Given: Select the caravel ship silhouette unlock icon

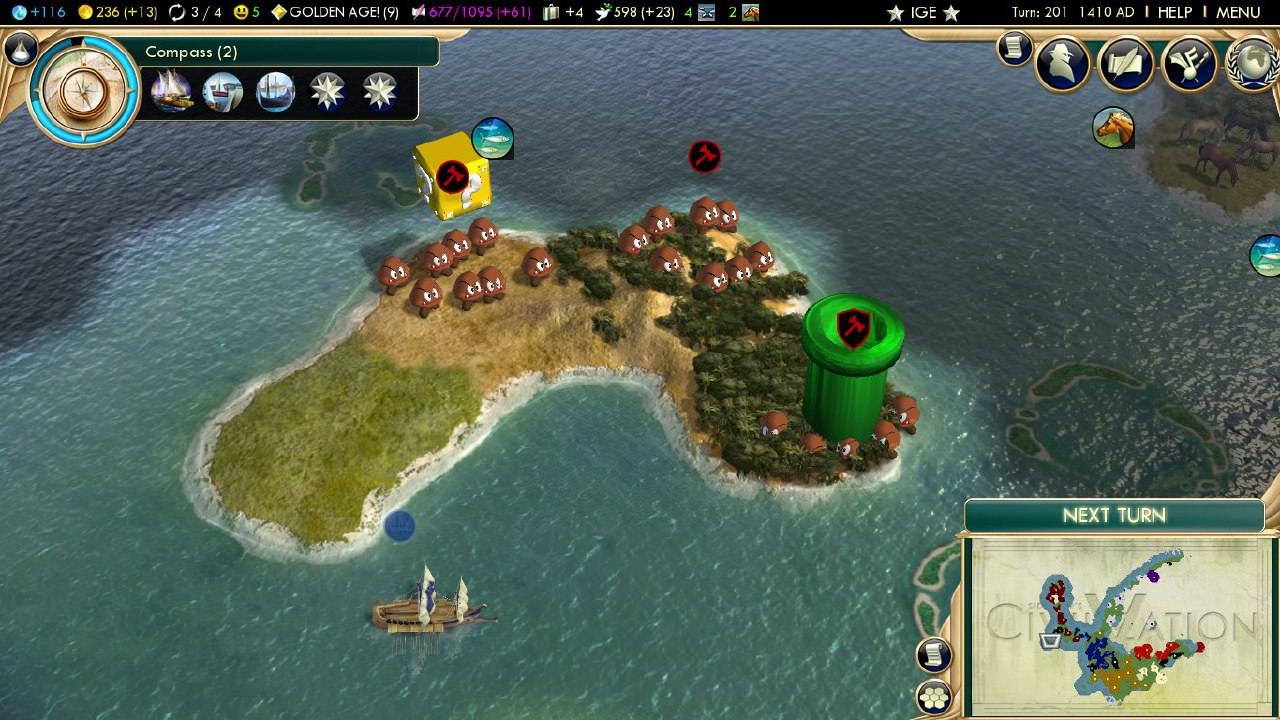Looking at the screenshot, I should click(x=275, y=93).
